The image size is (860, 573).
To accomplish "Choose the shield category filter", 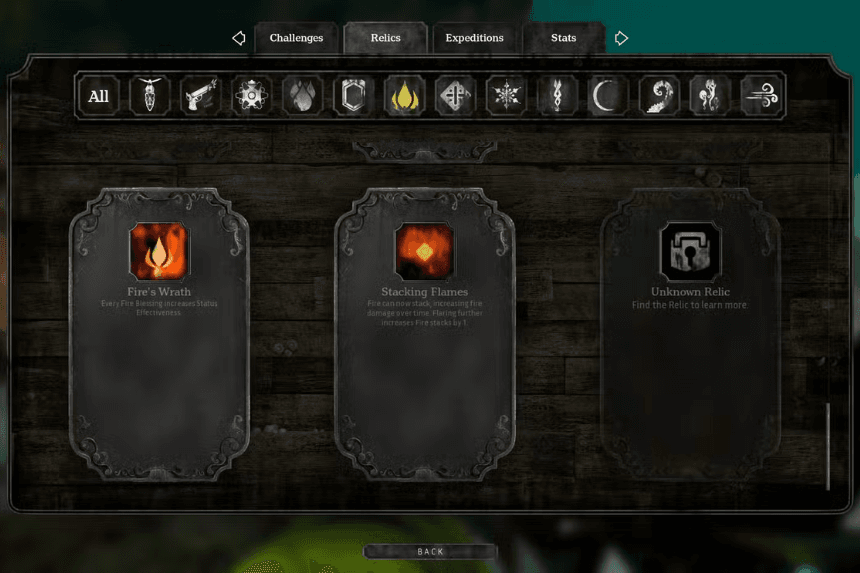I will coord(353,96).
